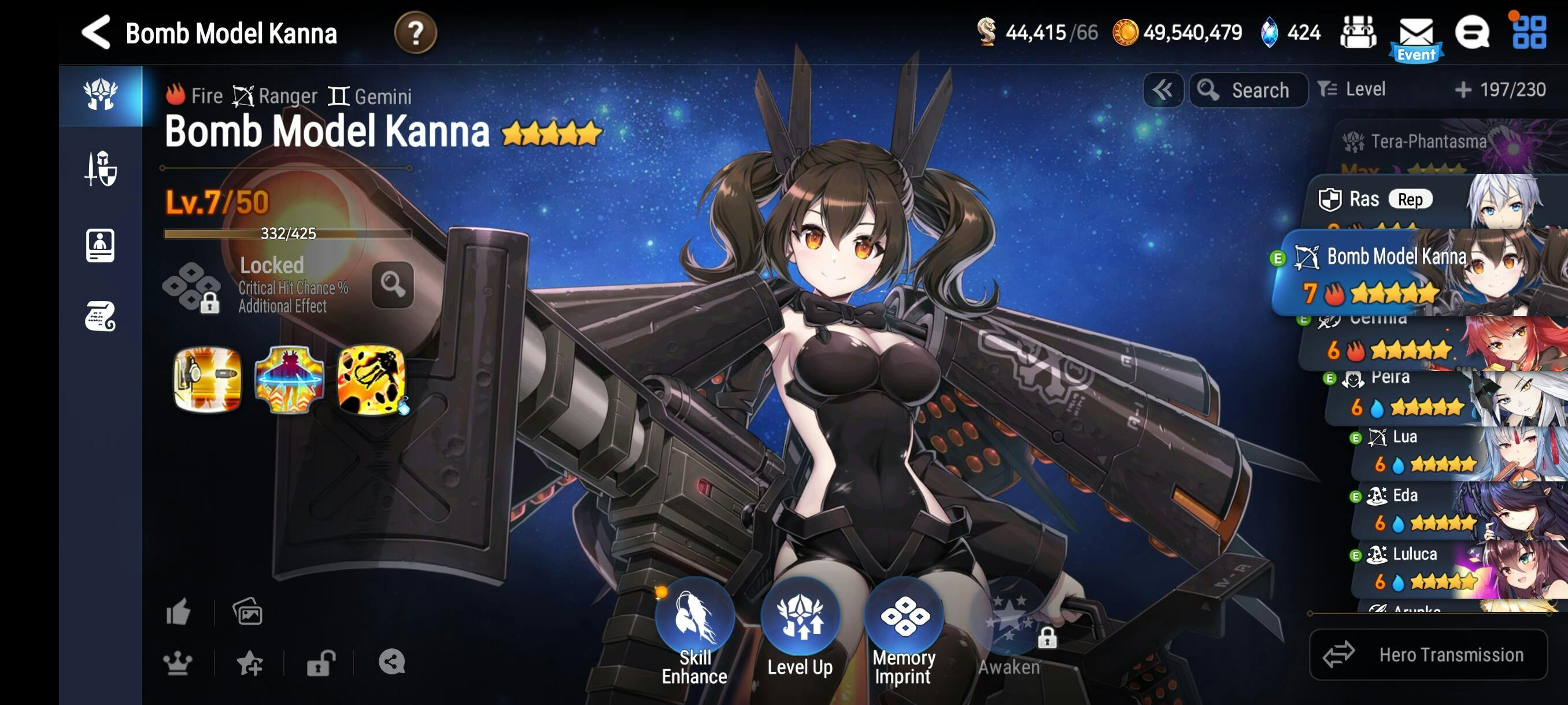
Task: Open the chat bubble icon
Action: click(x=1472, y=33)
